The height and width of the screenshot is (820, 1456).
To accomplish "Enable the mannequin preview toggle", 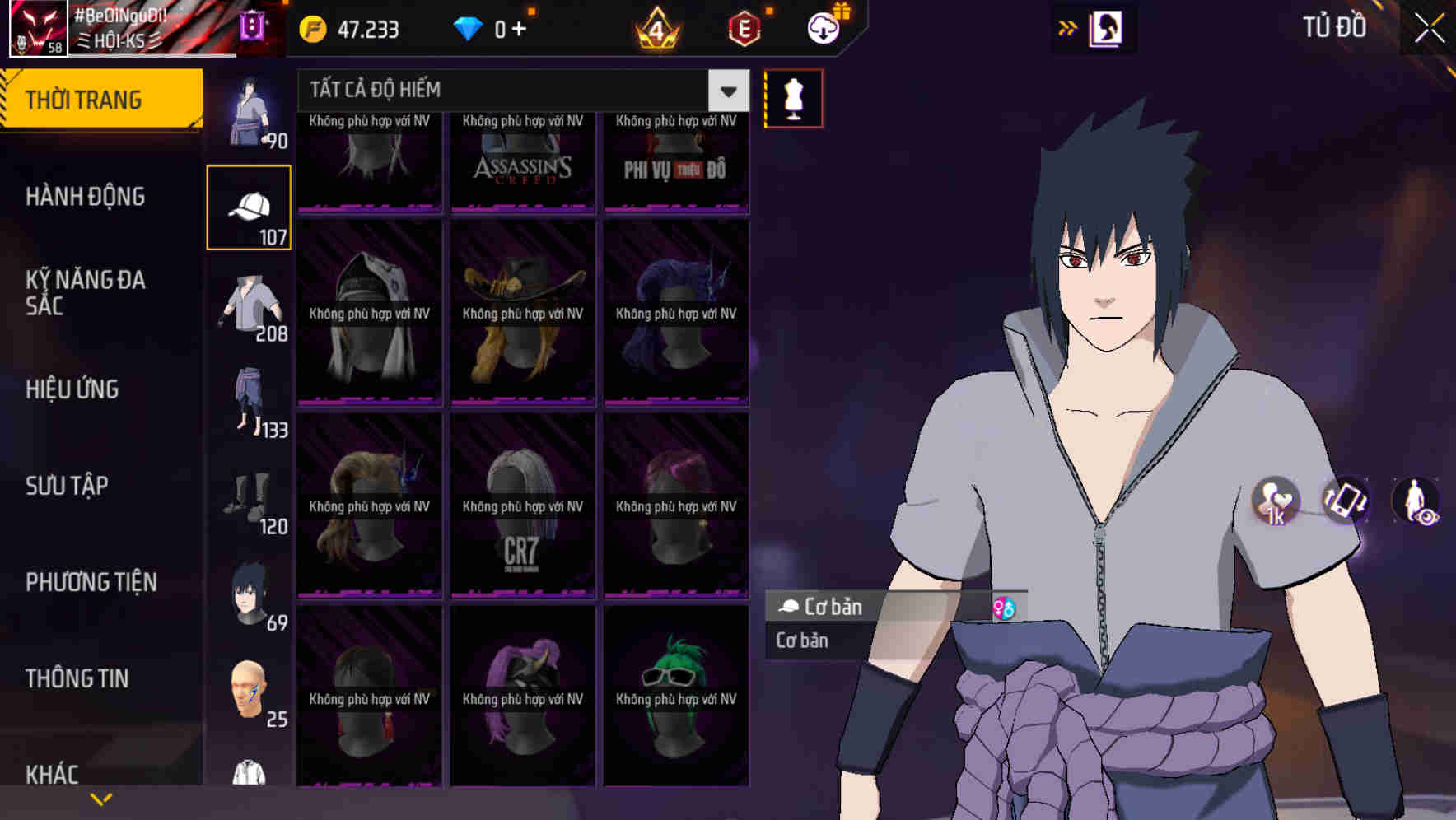I will click(x=792, y=97).
